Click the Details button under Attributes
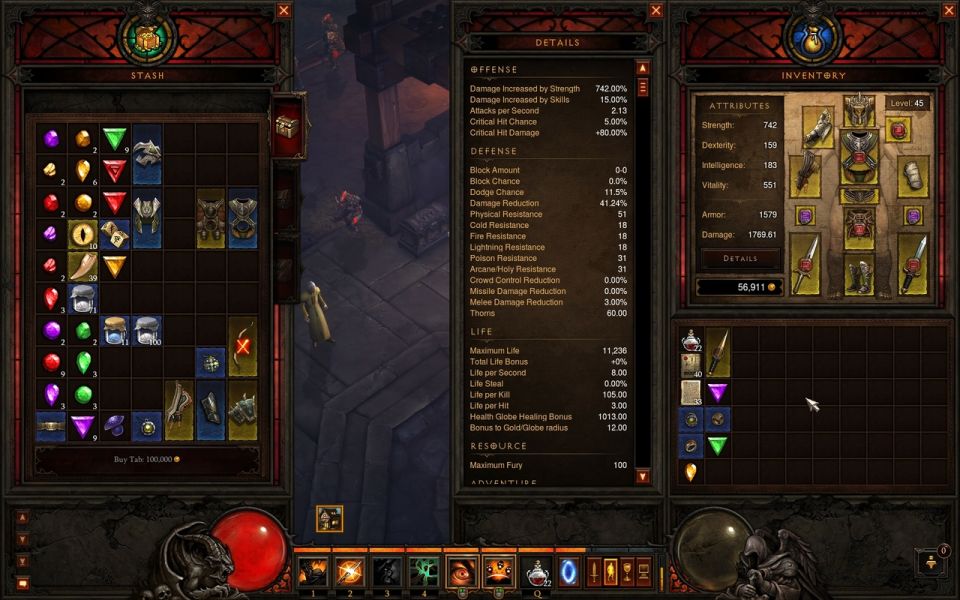Image resolution: width=960 pixels, height=600 pixels. [x=739, y=258]
